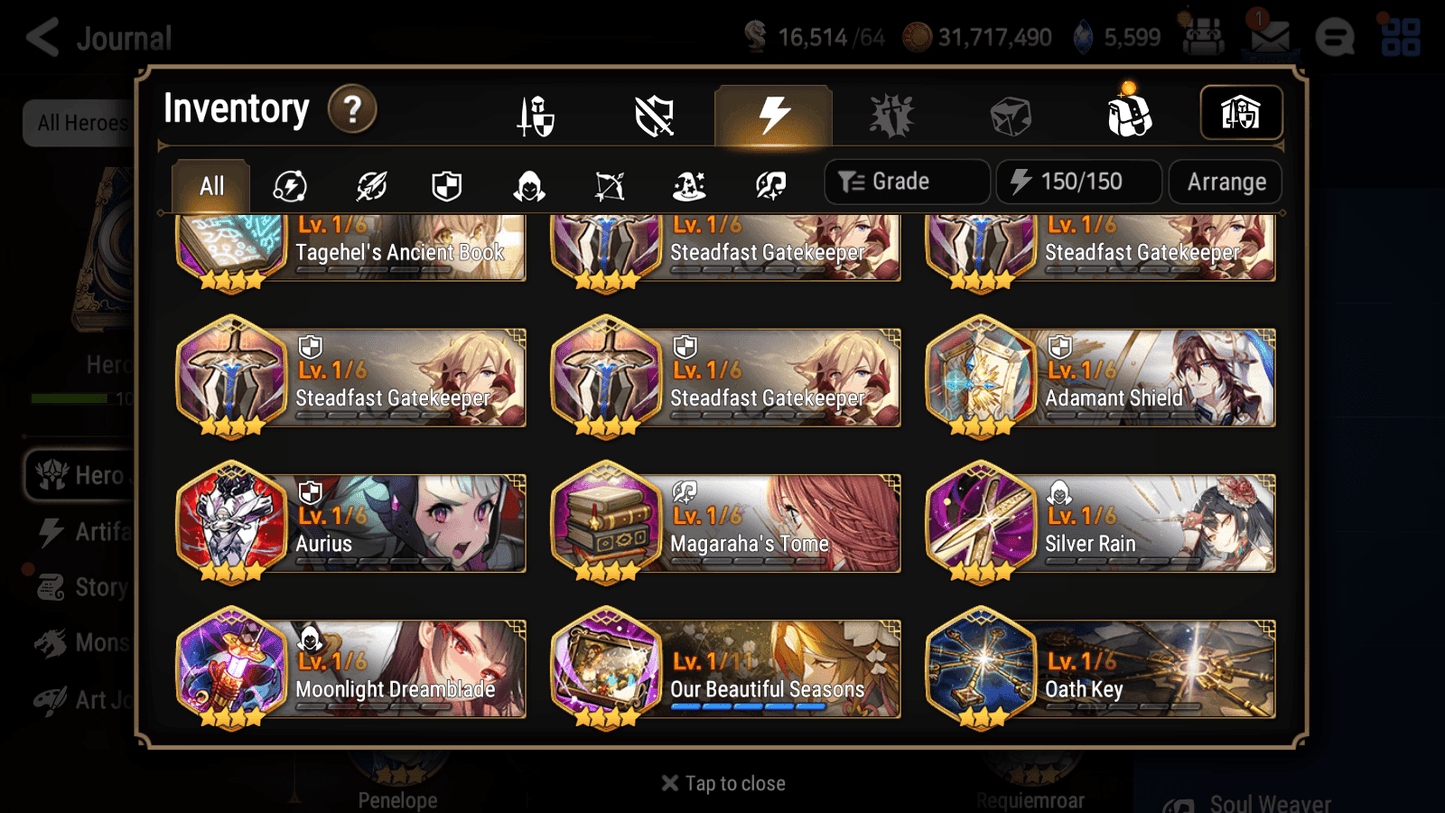Viewport: 1445px width, 813px height.
Task: Filter artifacts by Mage class
Action: [x=687, y=182]
